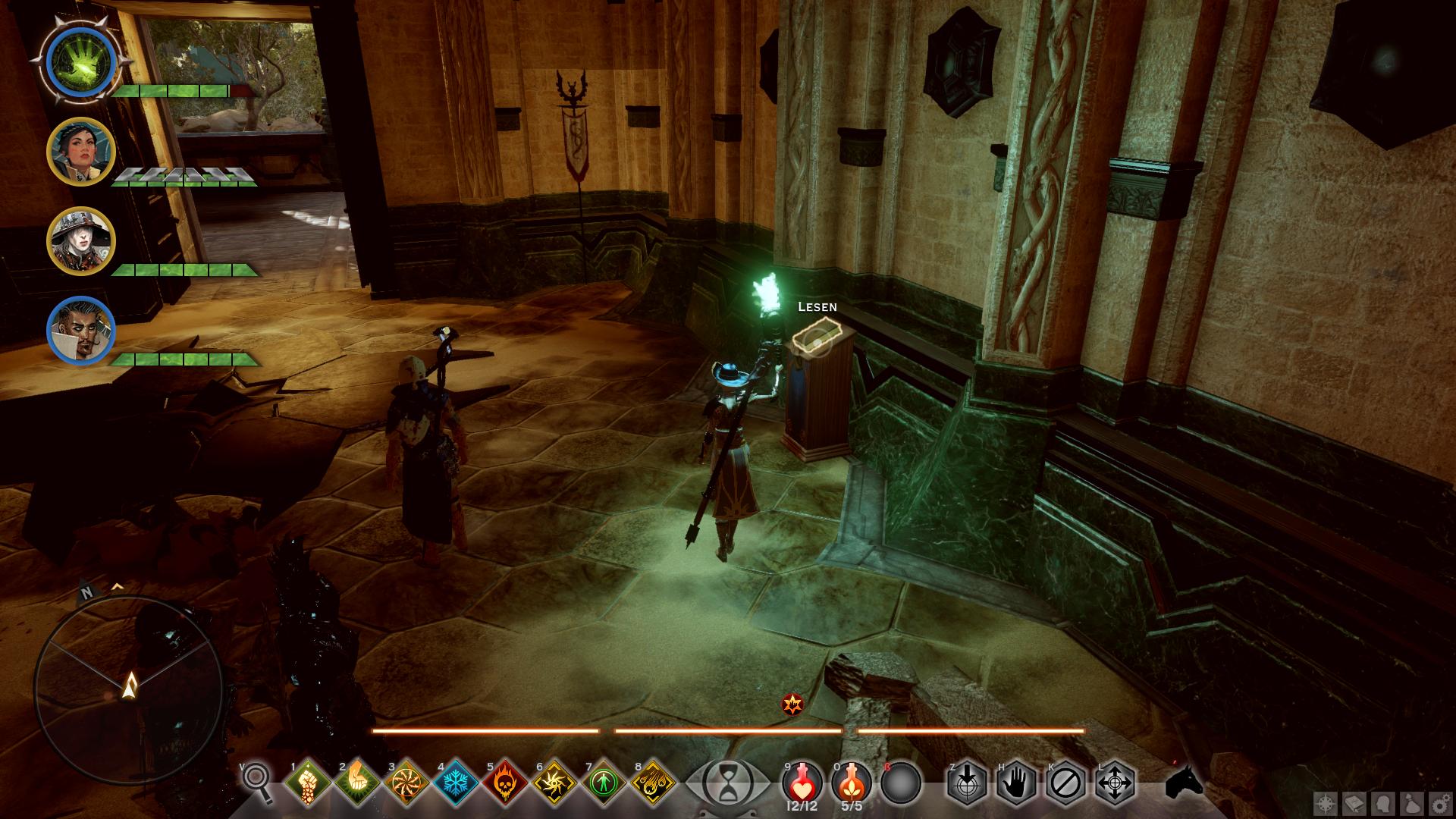This screenshot has width=1456, height=819.
Task: Select the hat-wearing companion's portrait
Action: (81, 240)
